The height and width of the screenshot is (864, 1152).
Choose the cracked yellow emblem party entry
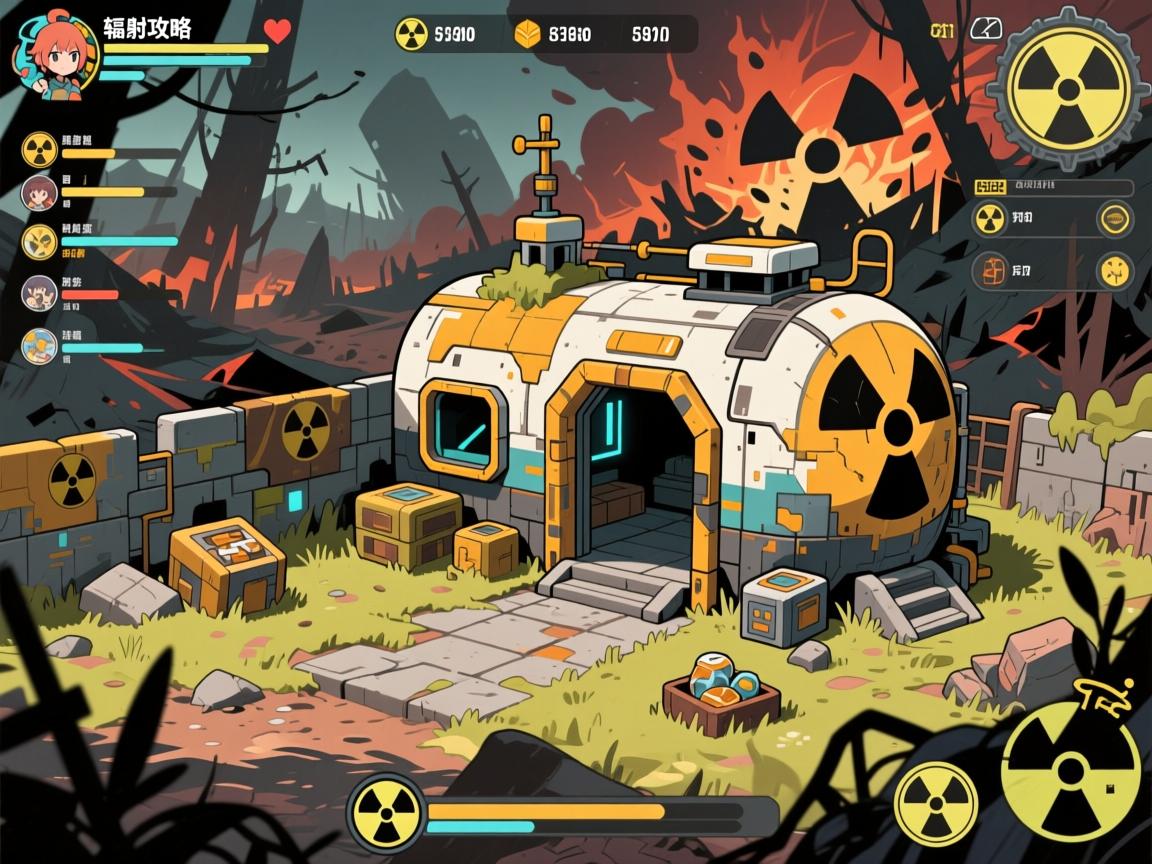point(39,241)
